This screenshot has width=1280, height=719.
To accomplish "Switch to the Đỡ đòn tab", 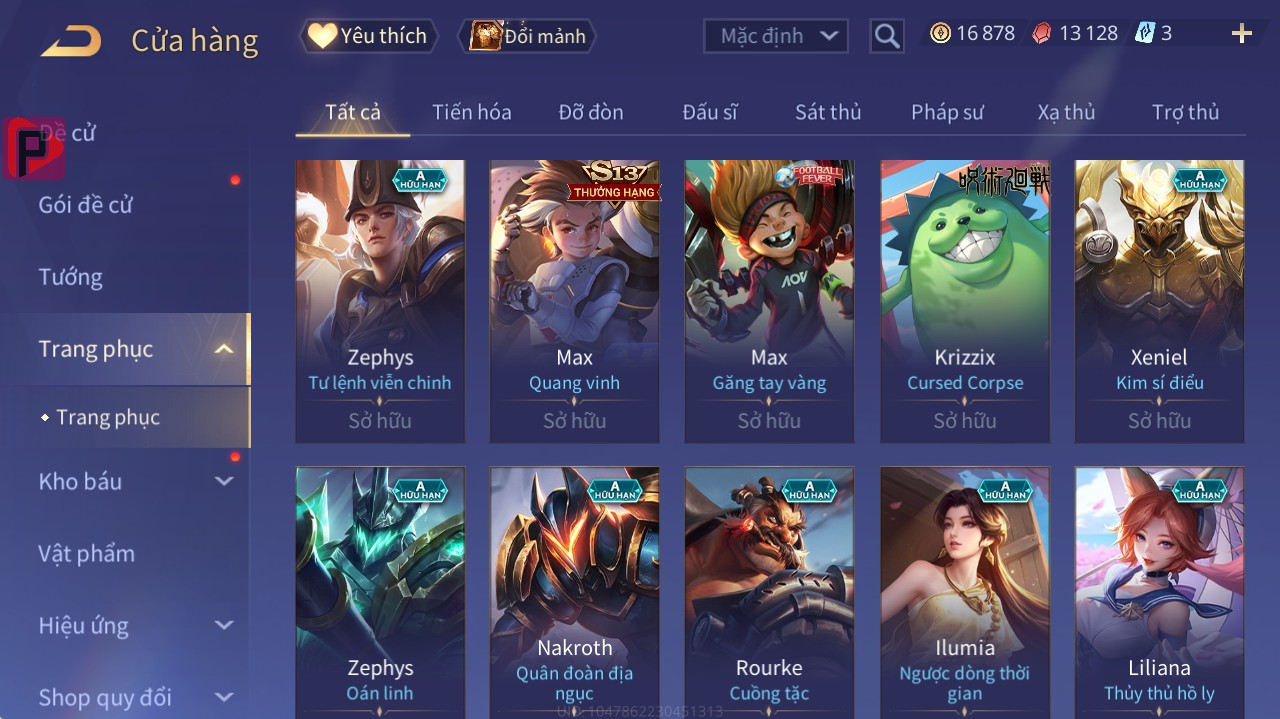I will coord(590,112).
